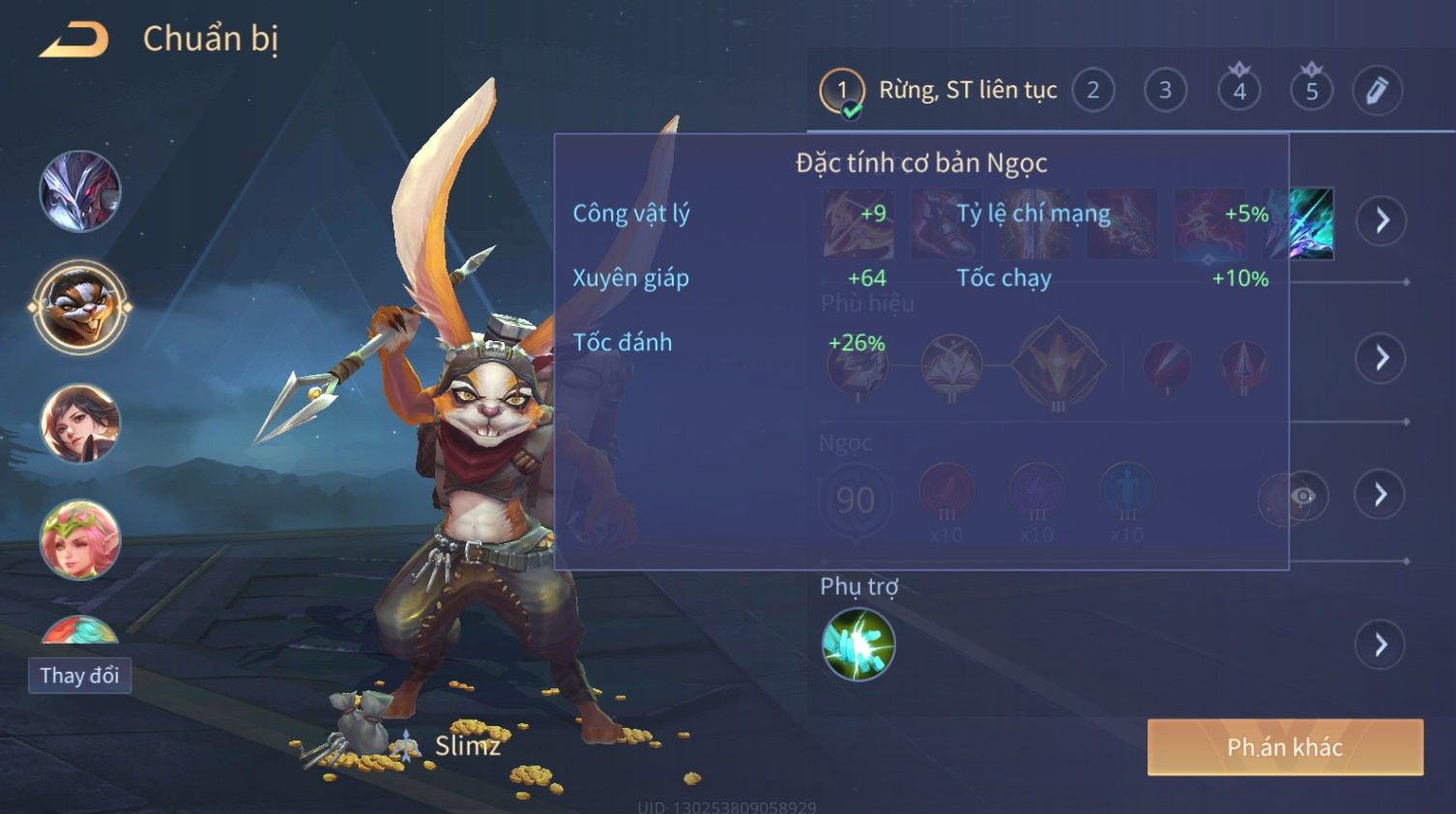
Task: Open the Ngọc row arrow
Action: pyautogui.click(x=1381, y=495)
